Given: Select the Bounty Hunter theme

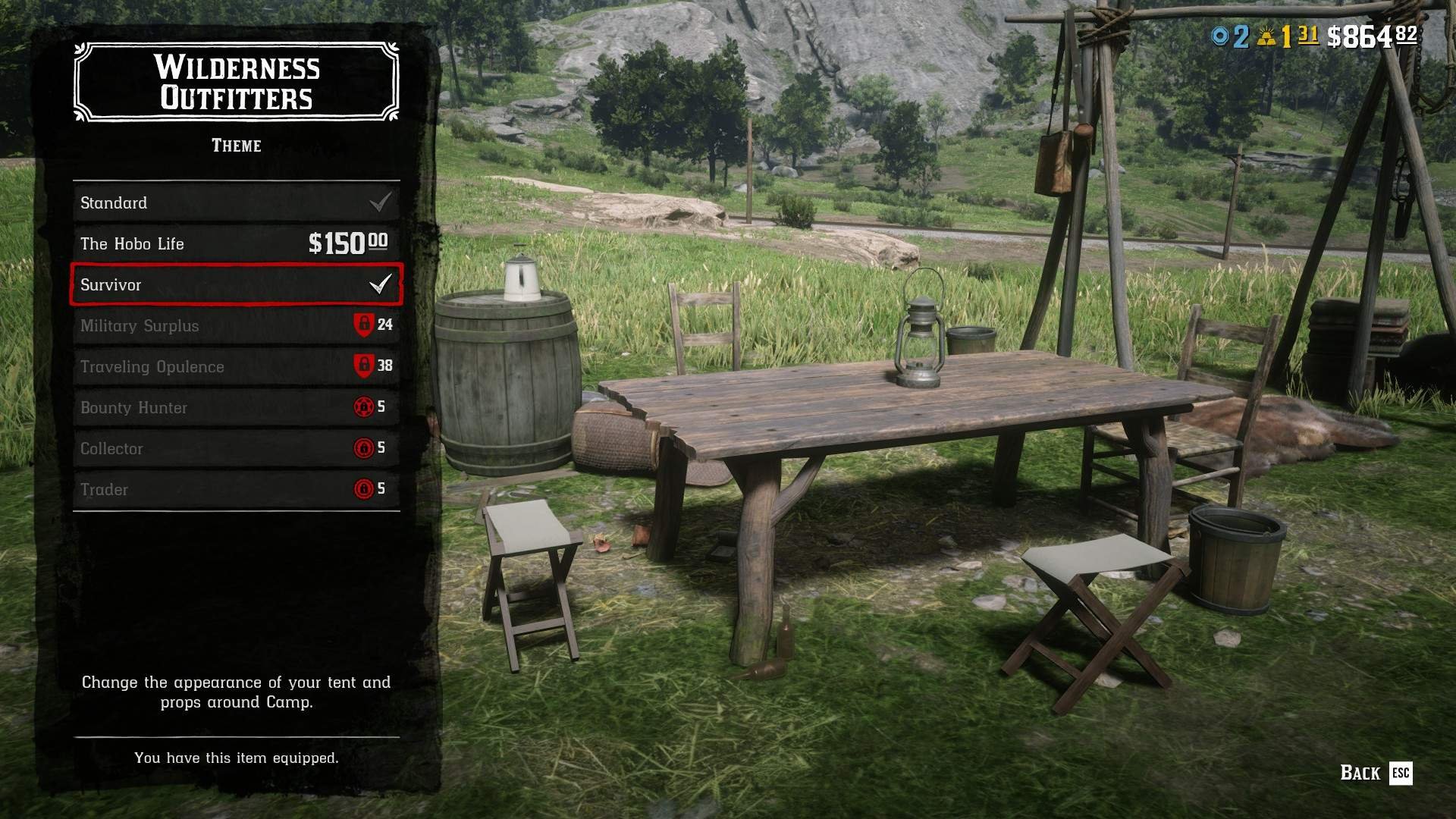Looking at the screenshot, I should pos(236,407).
